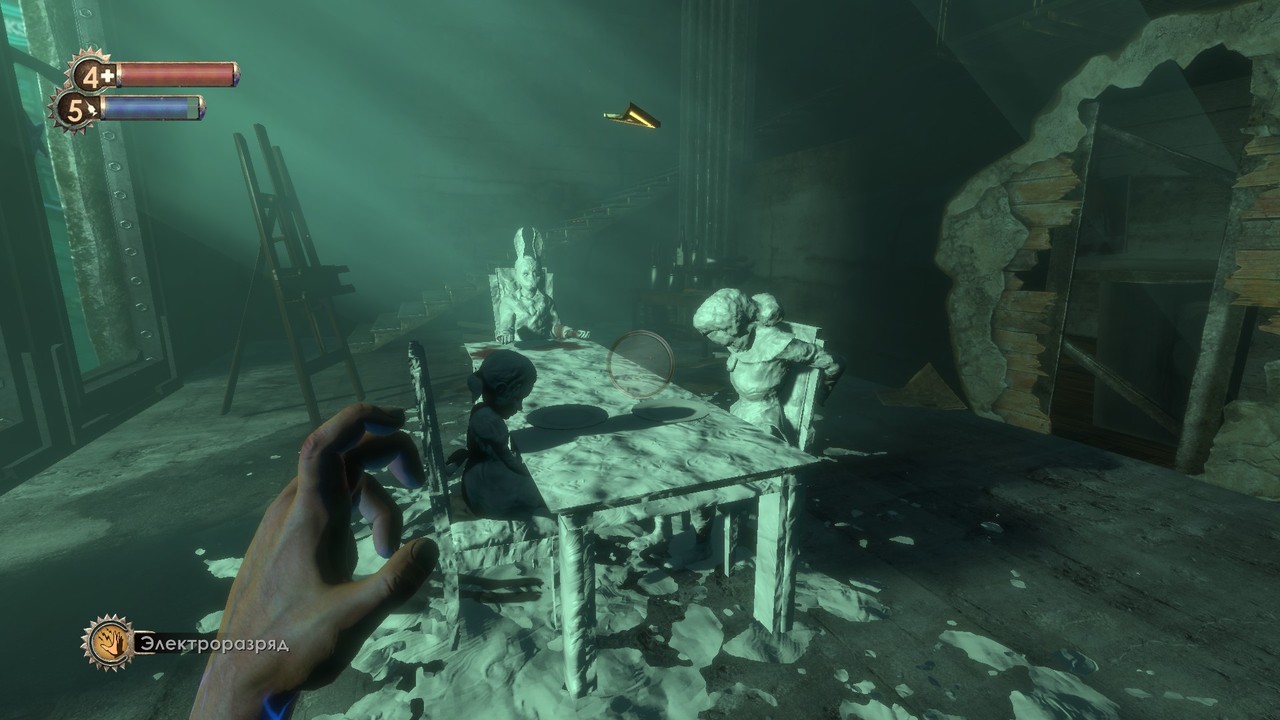Viewport: 1280px width, 720px height.
Task: Click the first aid kit counter icon
Action: [x=92, y=75]
